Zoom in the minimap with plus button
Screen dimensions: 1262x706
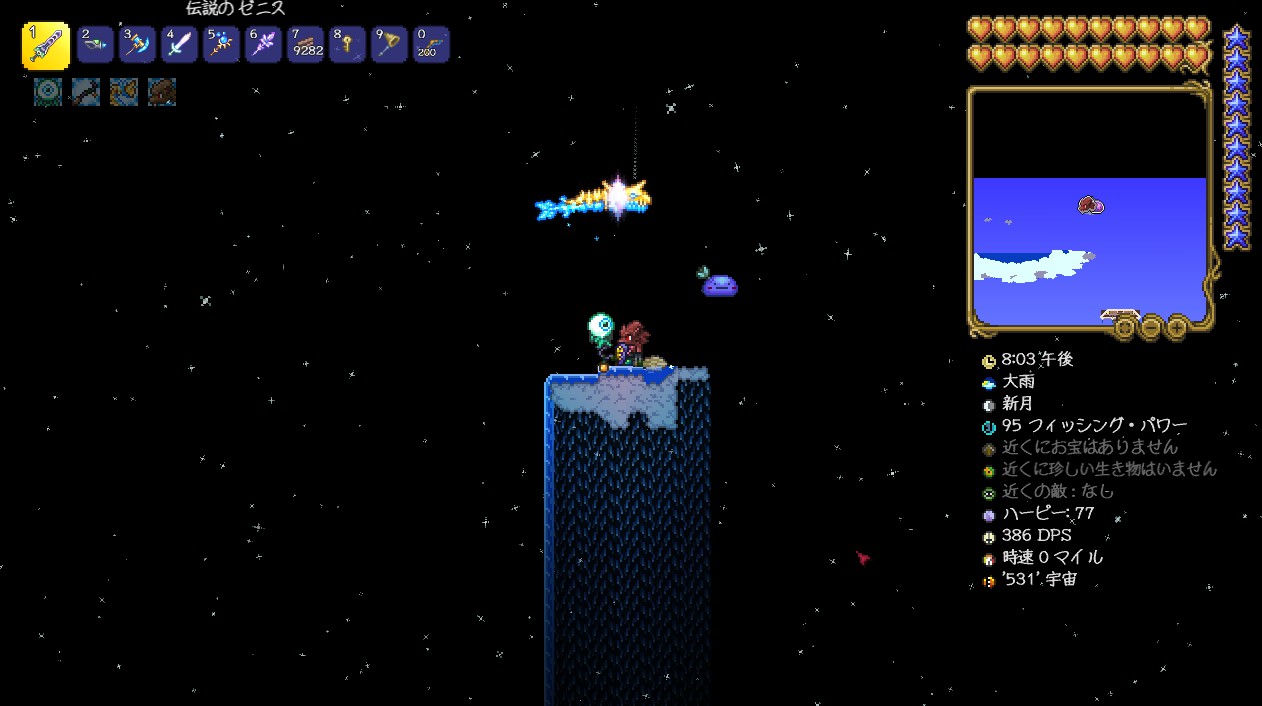point(1177,327)
